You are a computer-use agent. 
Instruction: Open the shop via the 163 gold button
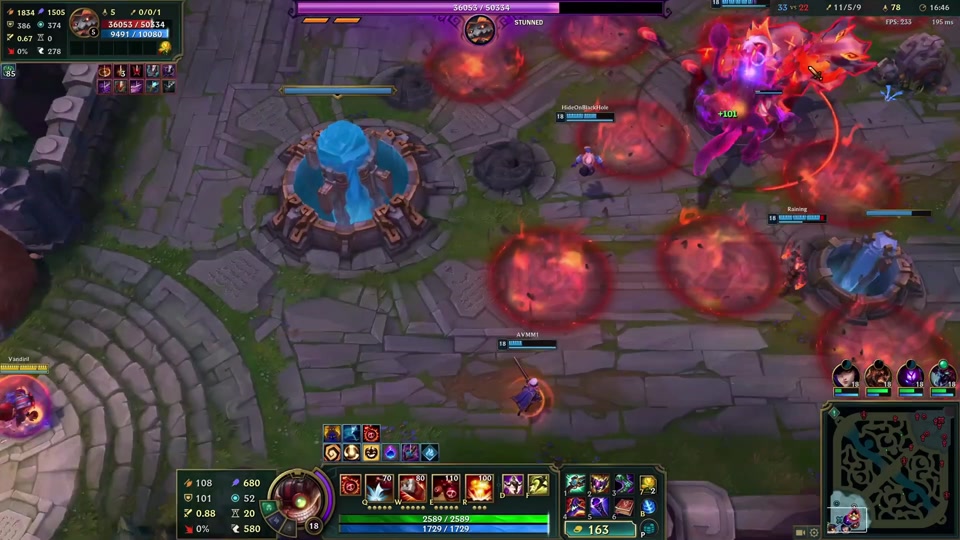pyautogui.click(x=600, y=529)
